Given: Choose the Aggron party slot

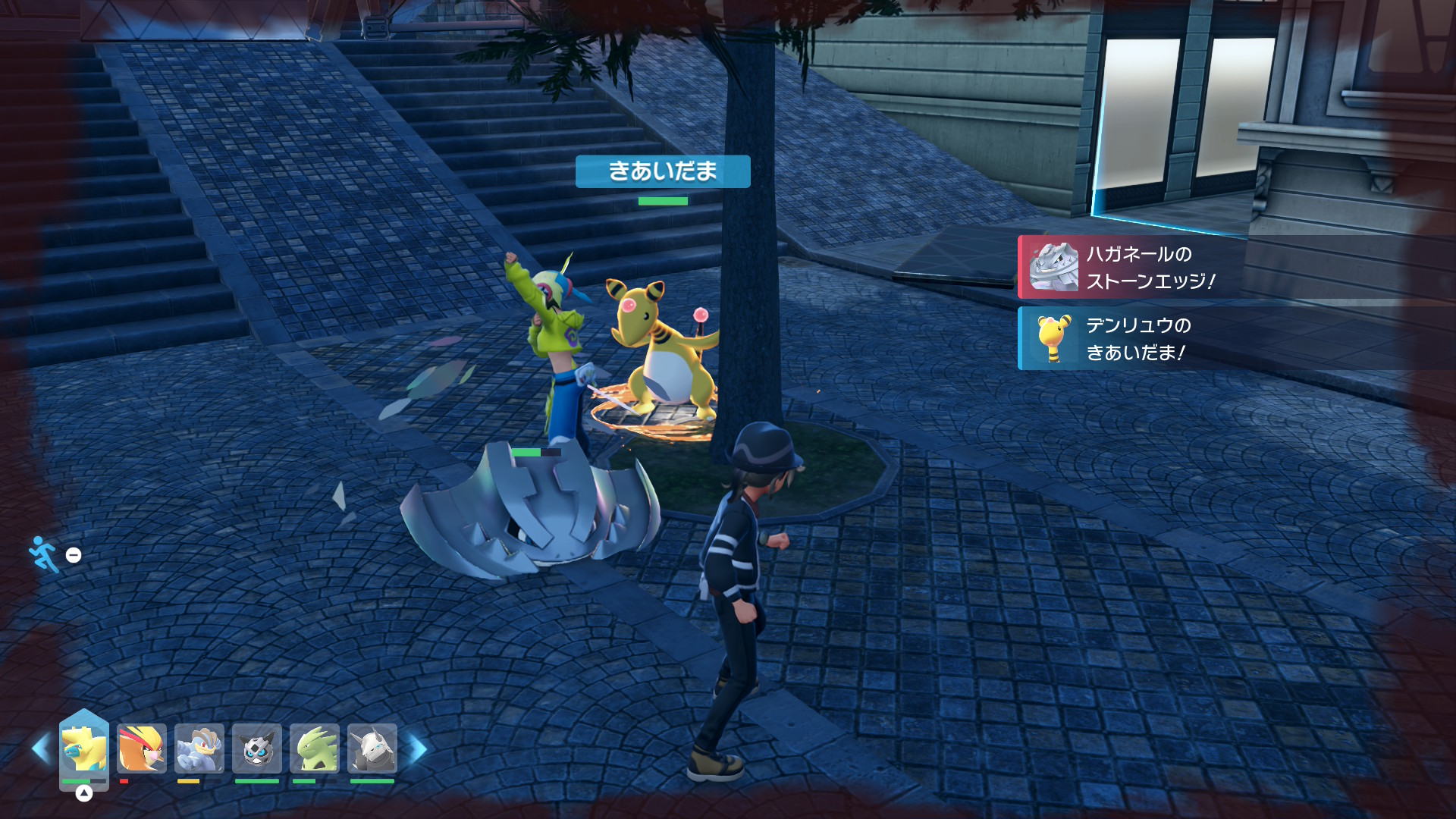Looking at the screenshot, I should click(372, 749).
